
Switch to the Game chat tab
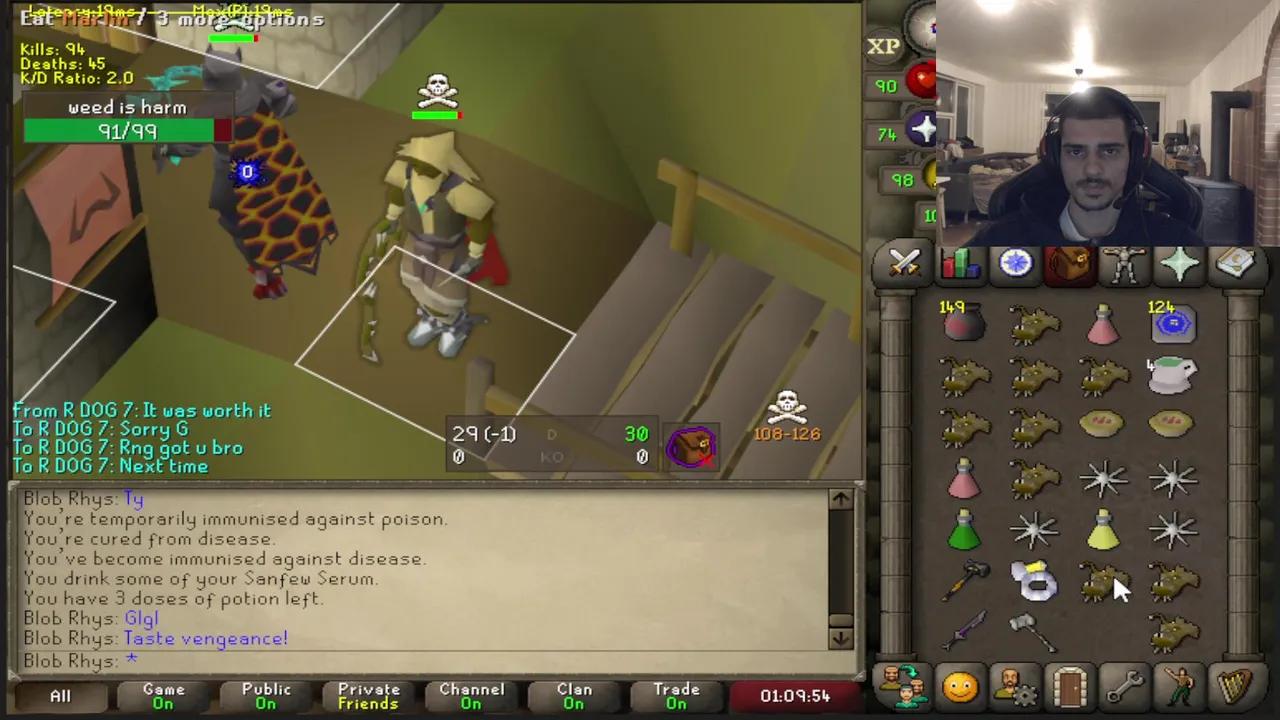163,695
